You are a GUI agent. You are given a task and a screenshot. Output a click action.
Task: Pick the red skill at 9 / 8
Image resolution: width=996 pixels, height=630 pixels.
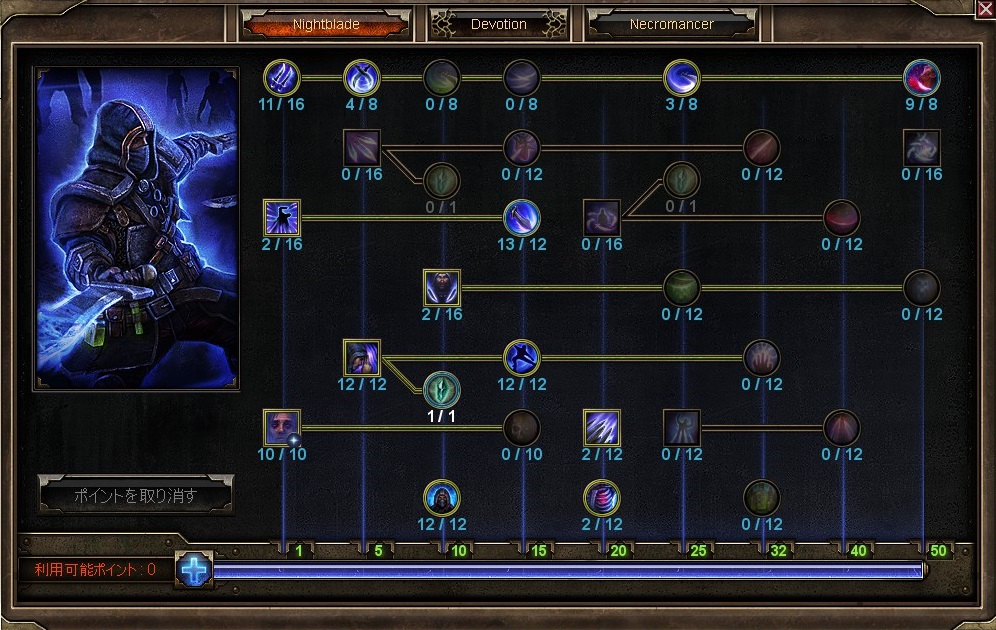(921, 77)
